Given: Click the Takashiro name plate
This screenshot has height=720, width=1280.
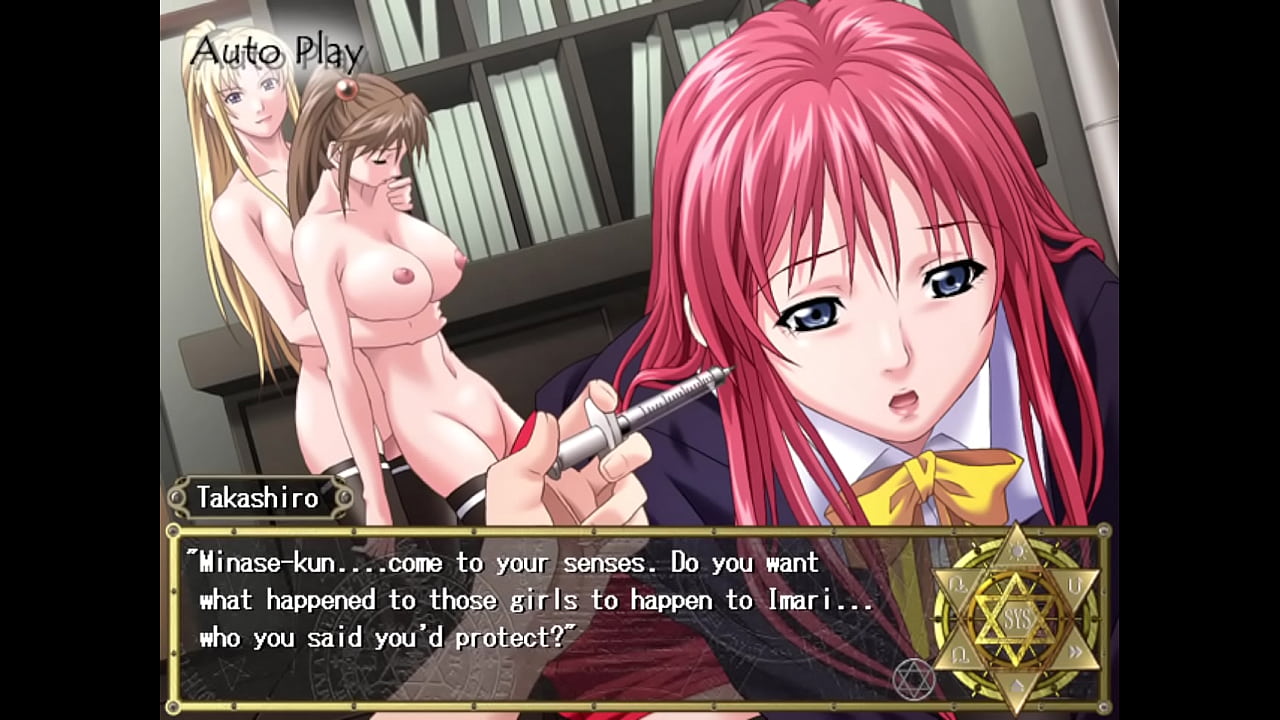Looking at the screenshot, I should click(265, 497).
